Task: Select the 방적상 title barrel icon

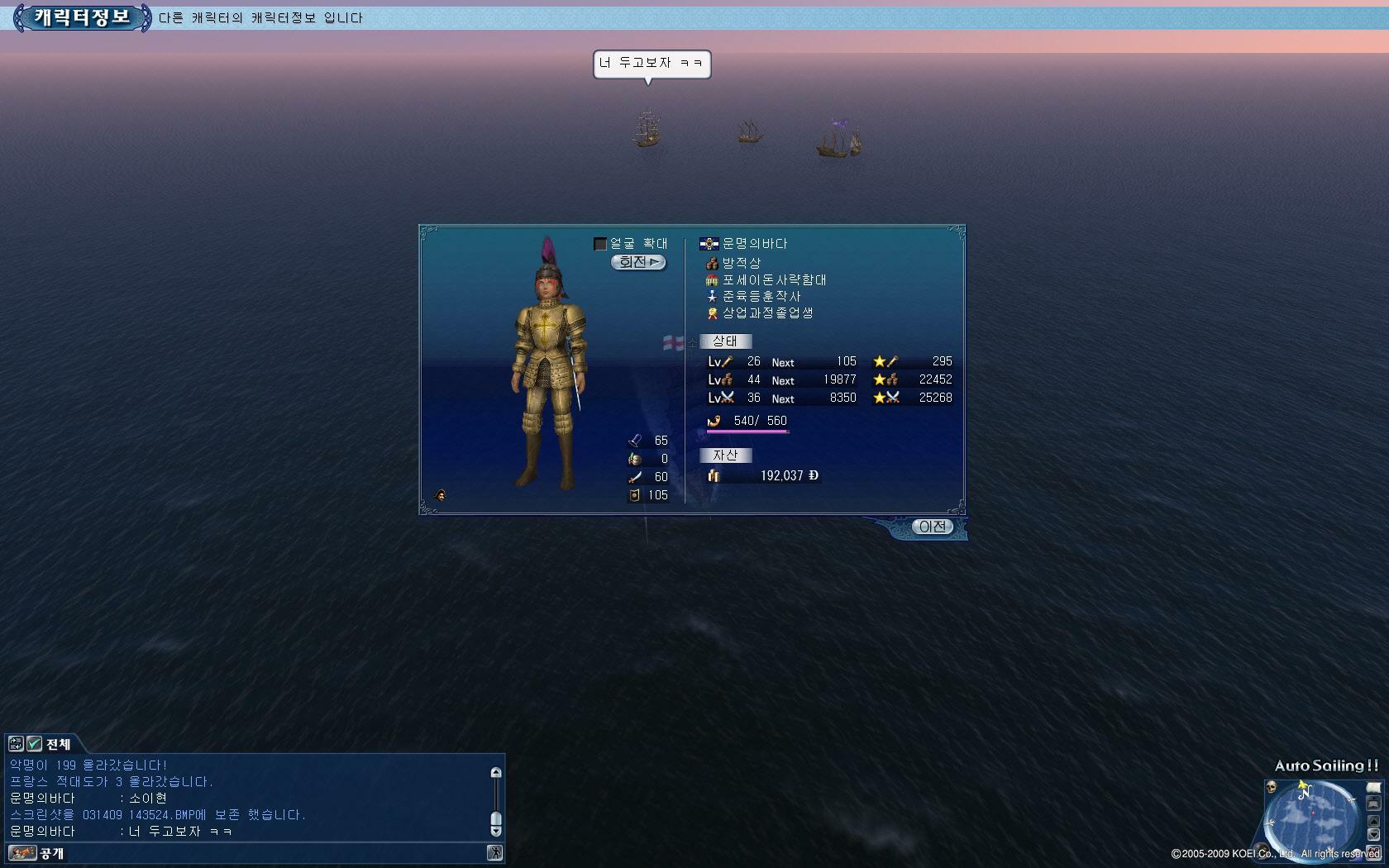Action: coord(712,262)
